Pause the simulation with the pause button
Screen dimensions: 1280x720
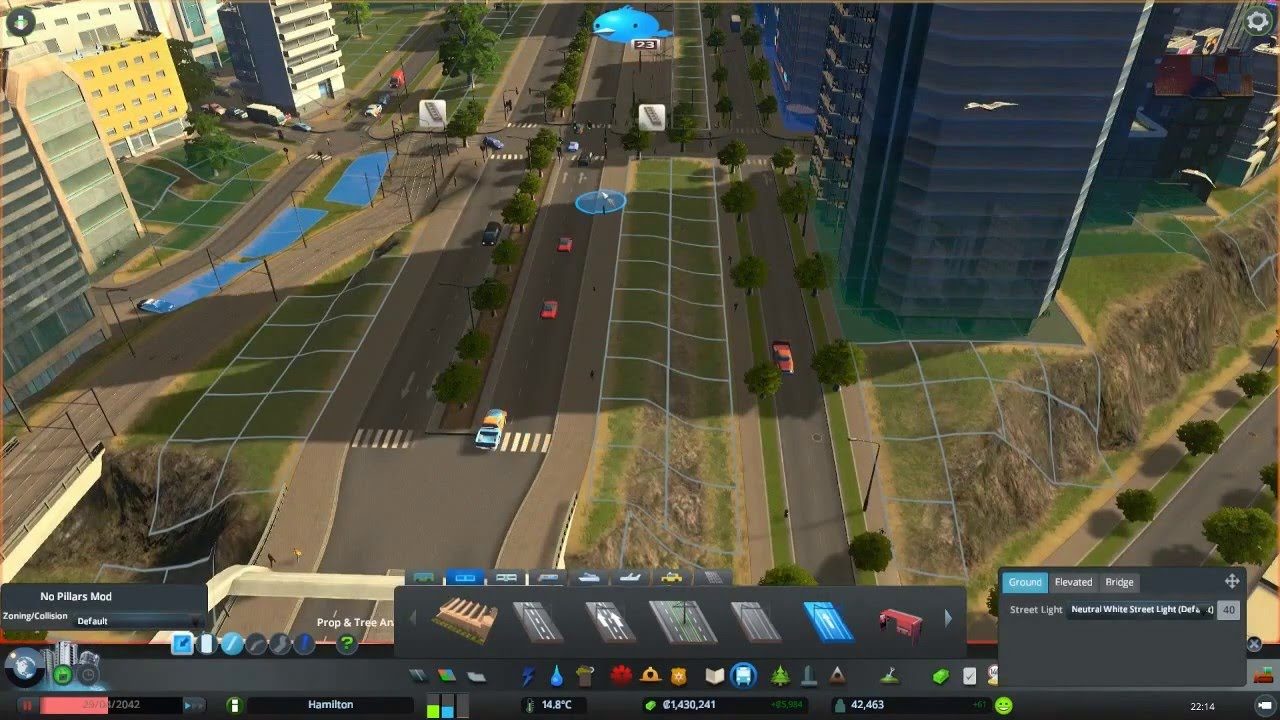[x=27, y=704]
